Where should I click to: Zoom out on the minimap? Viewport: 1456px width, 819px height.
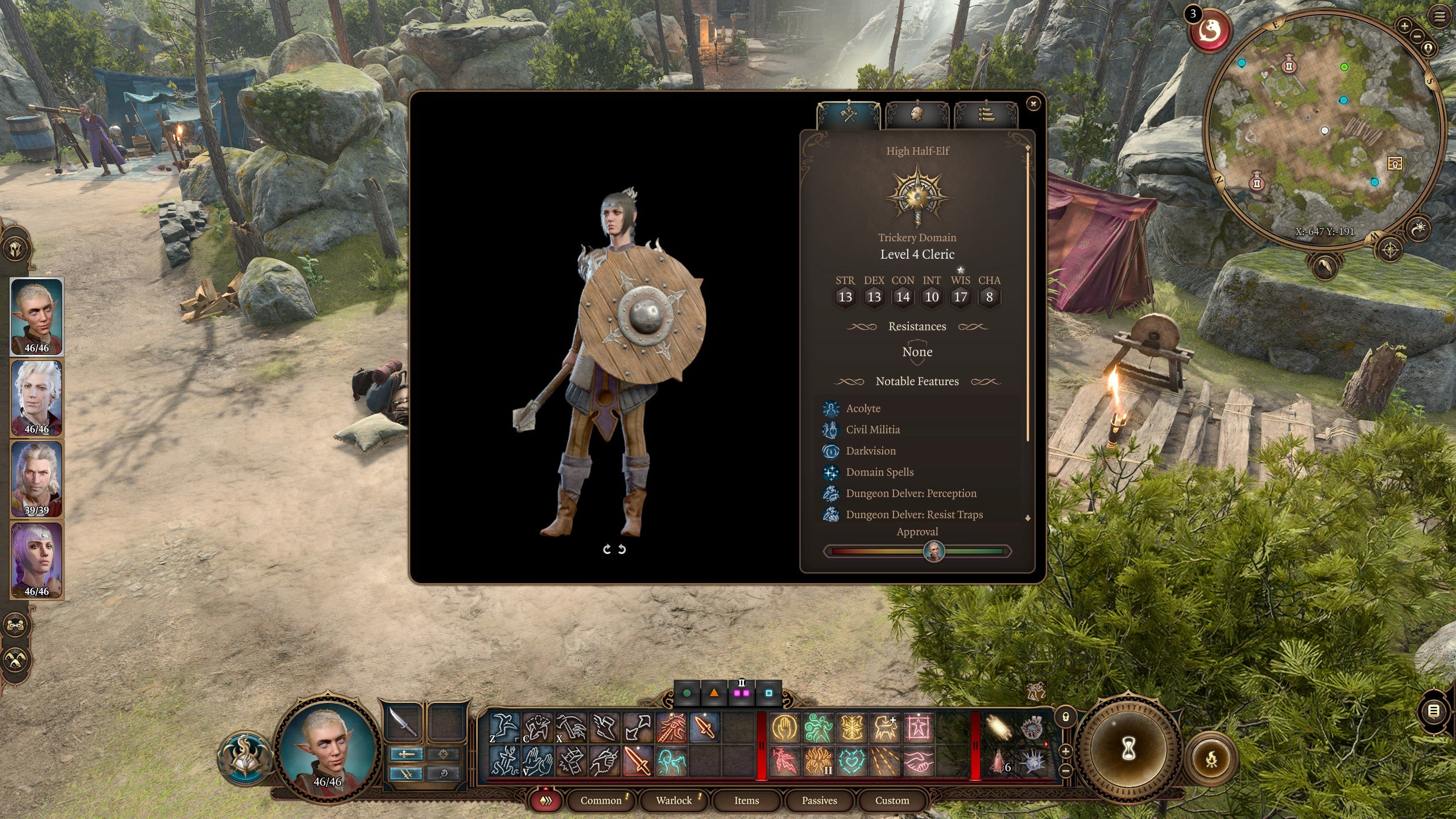[x=1417, y=36]
